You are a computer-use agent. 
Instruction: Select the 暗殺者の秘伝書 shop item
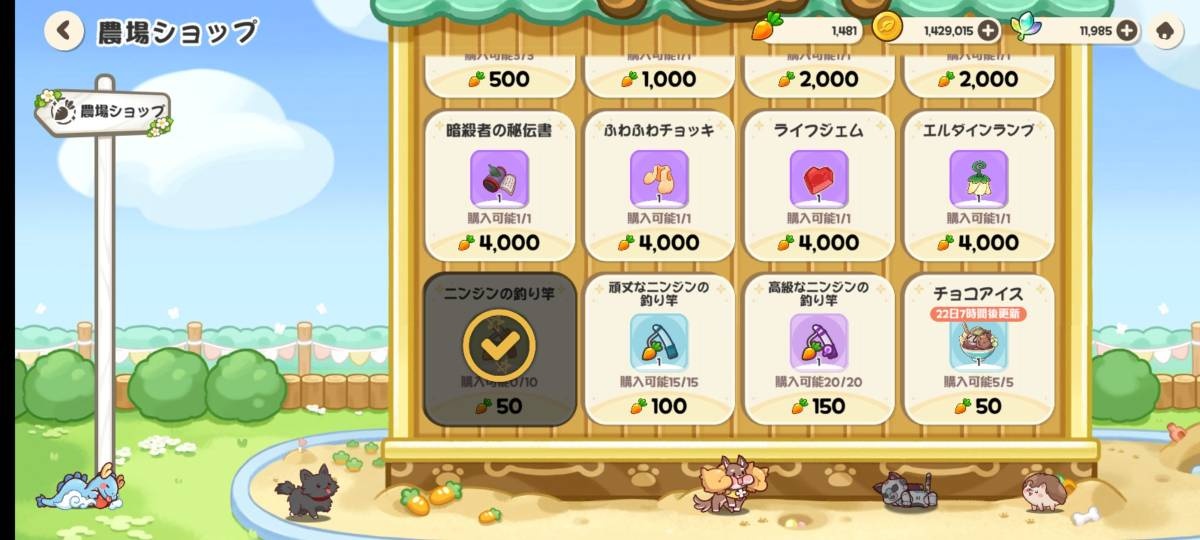point(499,186)
